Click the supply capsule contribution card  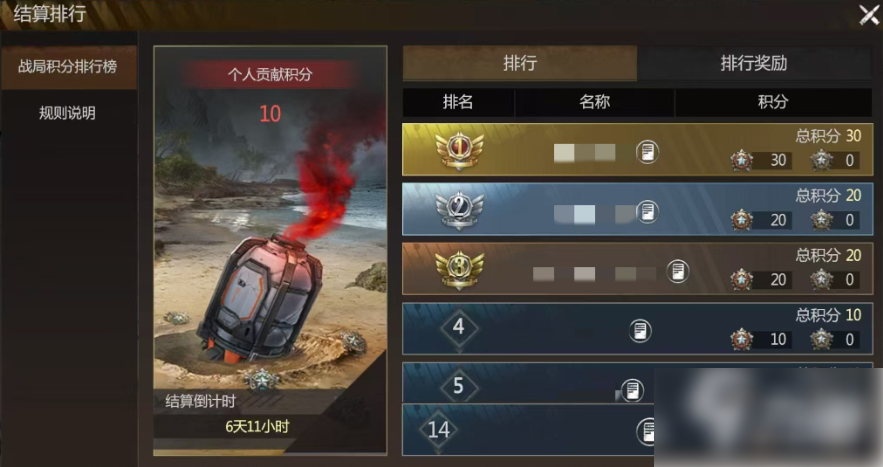(270, 250)
